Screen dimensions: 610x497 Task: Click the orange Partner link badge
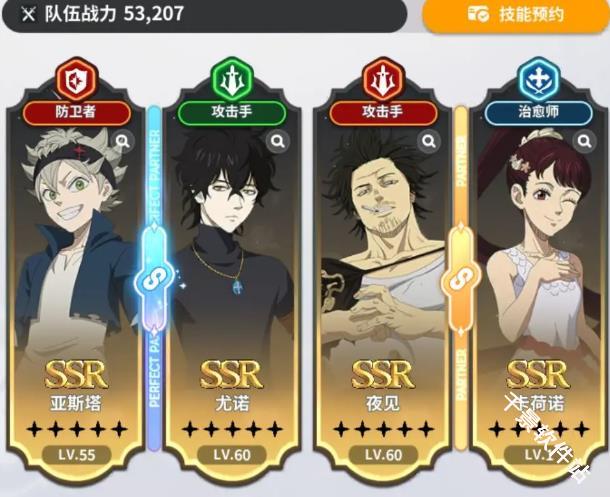coord(461,277)
